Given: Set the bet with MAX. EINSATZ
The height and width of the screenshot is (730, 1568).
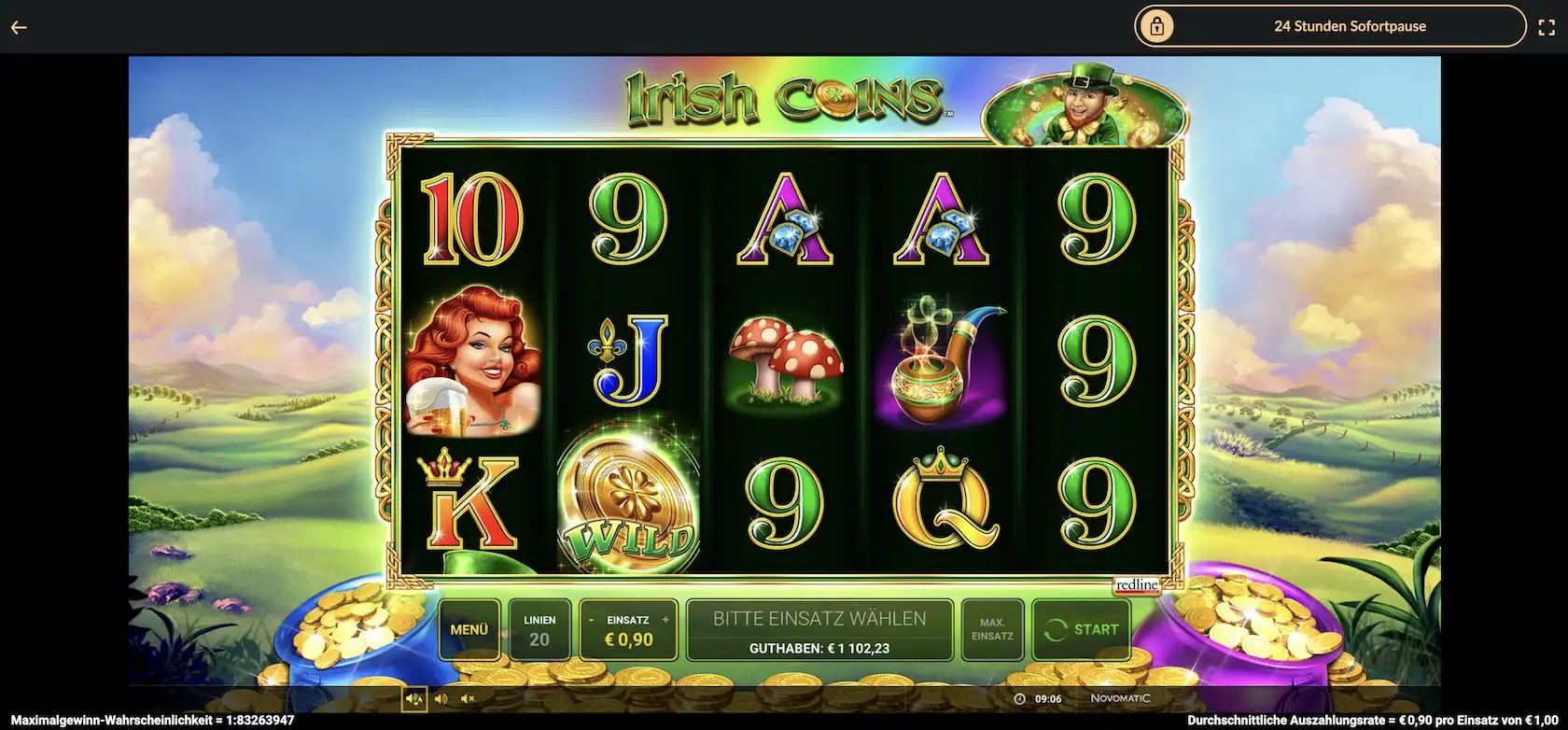Looking at the screenshot, I should [992, 630].
